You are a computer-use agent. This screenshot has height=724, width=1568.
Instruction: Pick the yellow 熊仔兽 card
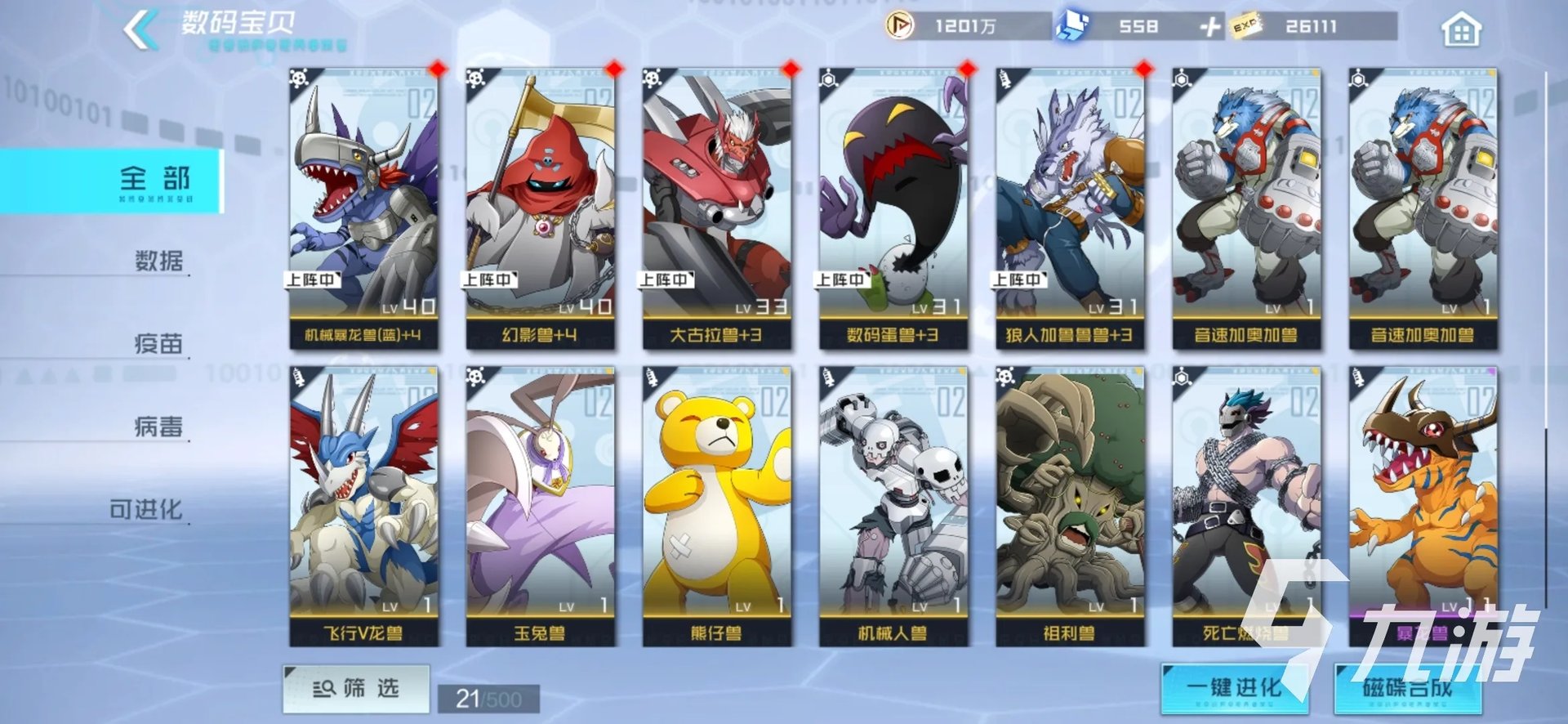point(716,507)
